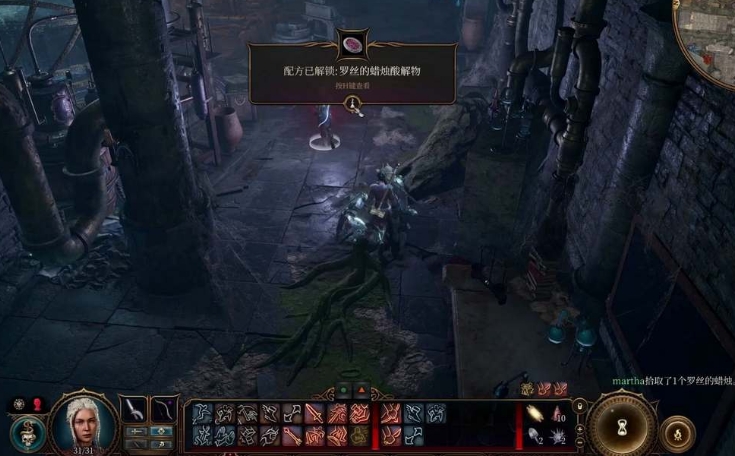Click the skull and snake emblem icon
The width and height of the screenshot is (735, 456).
[27, 435]
